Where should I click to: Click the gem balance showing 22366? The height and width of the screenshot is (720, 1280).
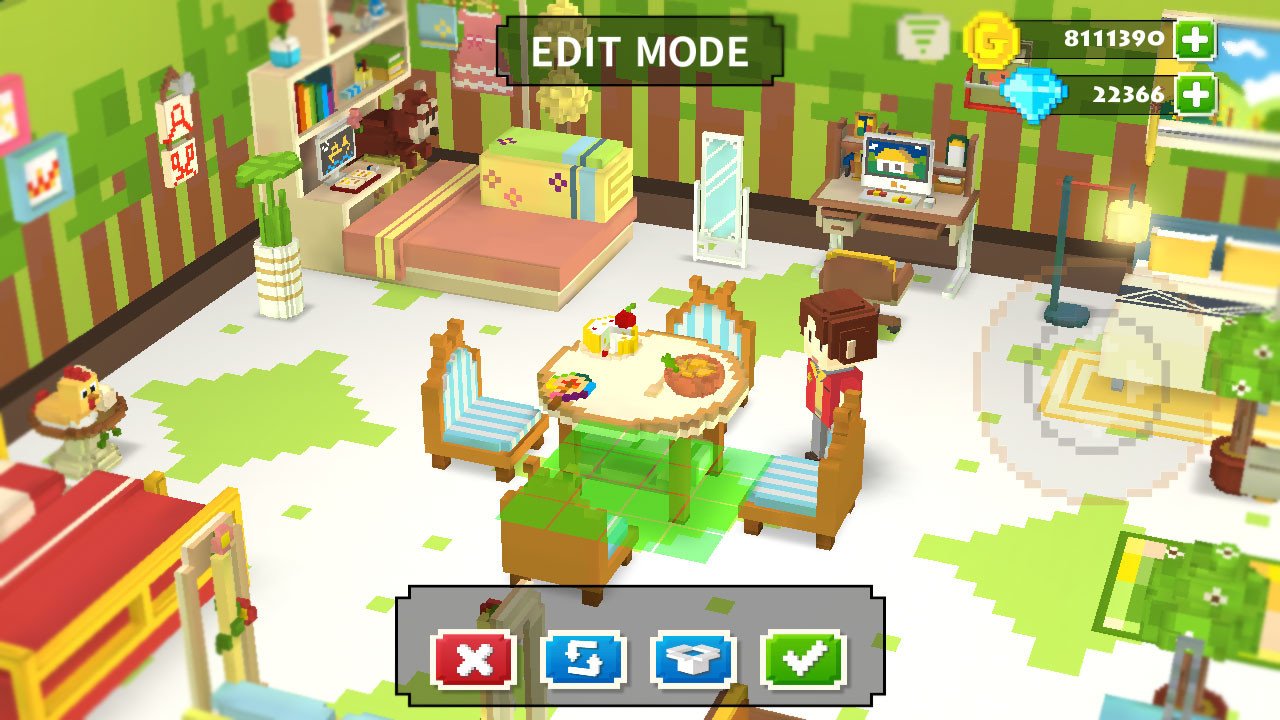coord(1131,94)
